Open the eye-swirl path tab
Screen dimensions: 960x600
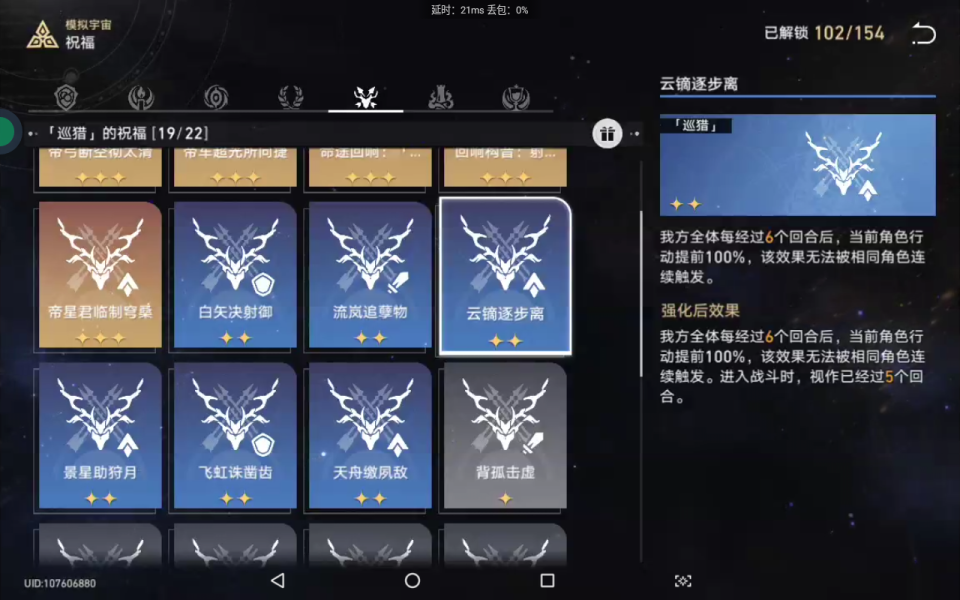coord(216,97)
